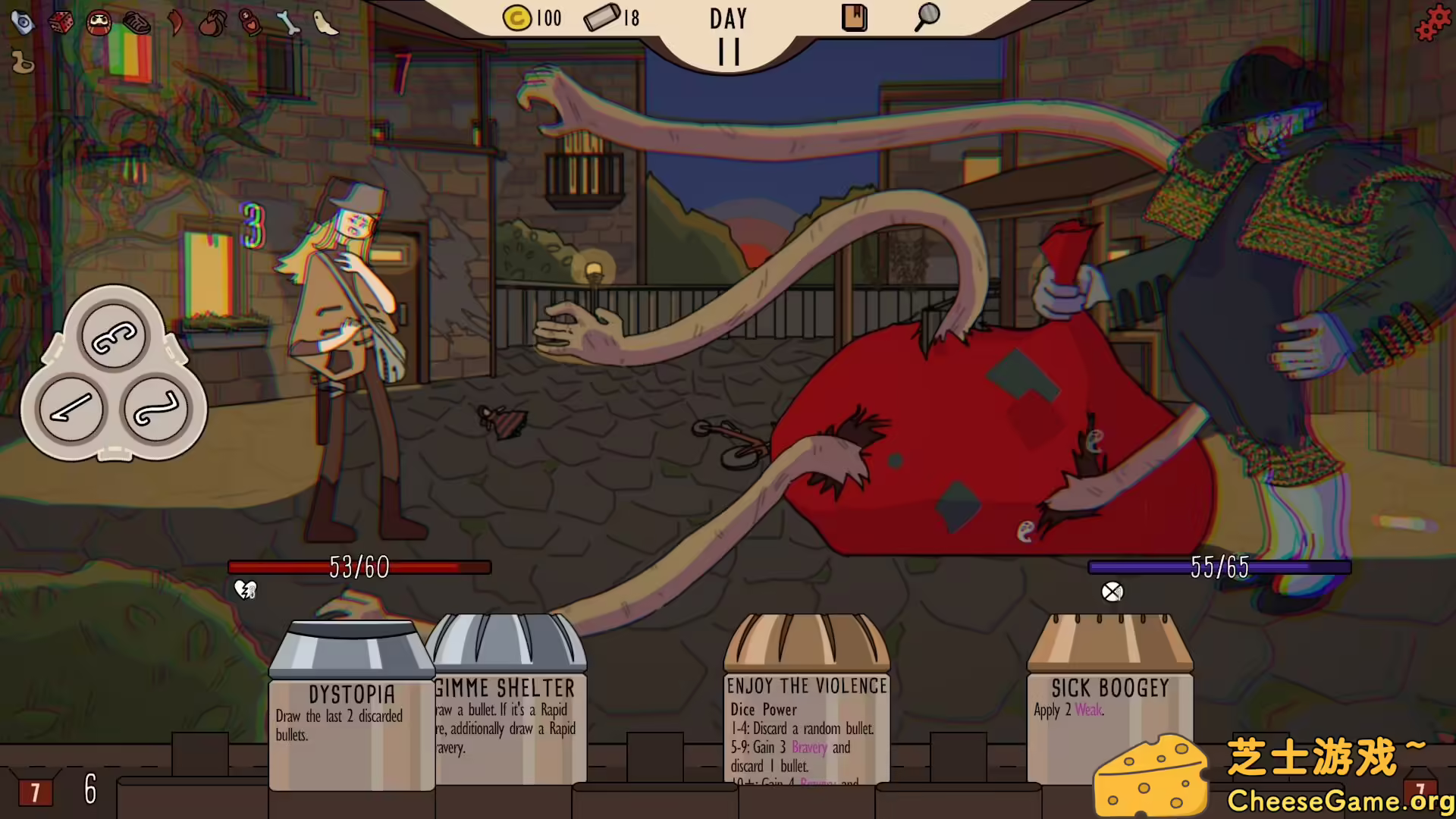Select the bone trinket icon
Image resolution: width=1456 pixels, height=819 pixels.
288,23
